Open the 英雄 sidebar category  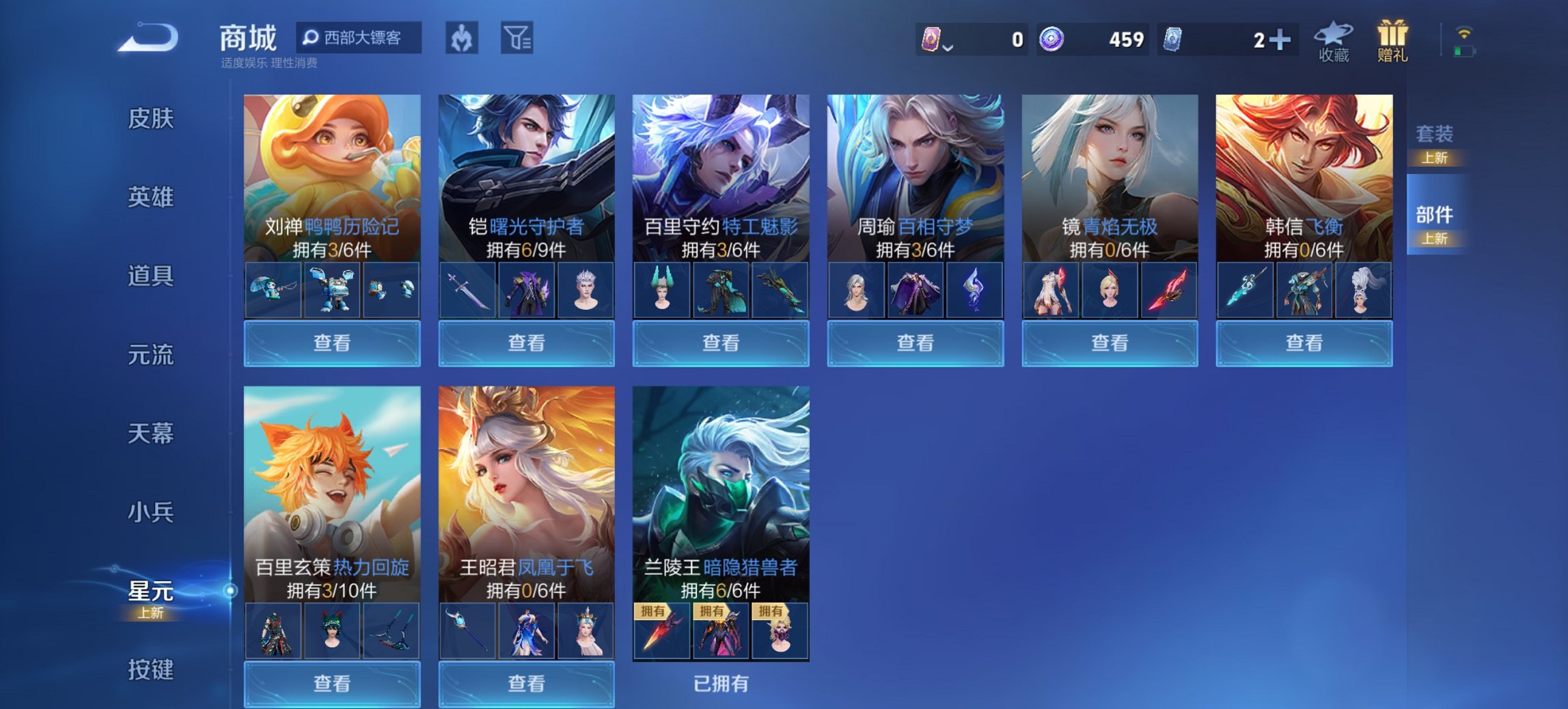[x=150, y=197]
